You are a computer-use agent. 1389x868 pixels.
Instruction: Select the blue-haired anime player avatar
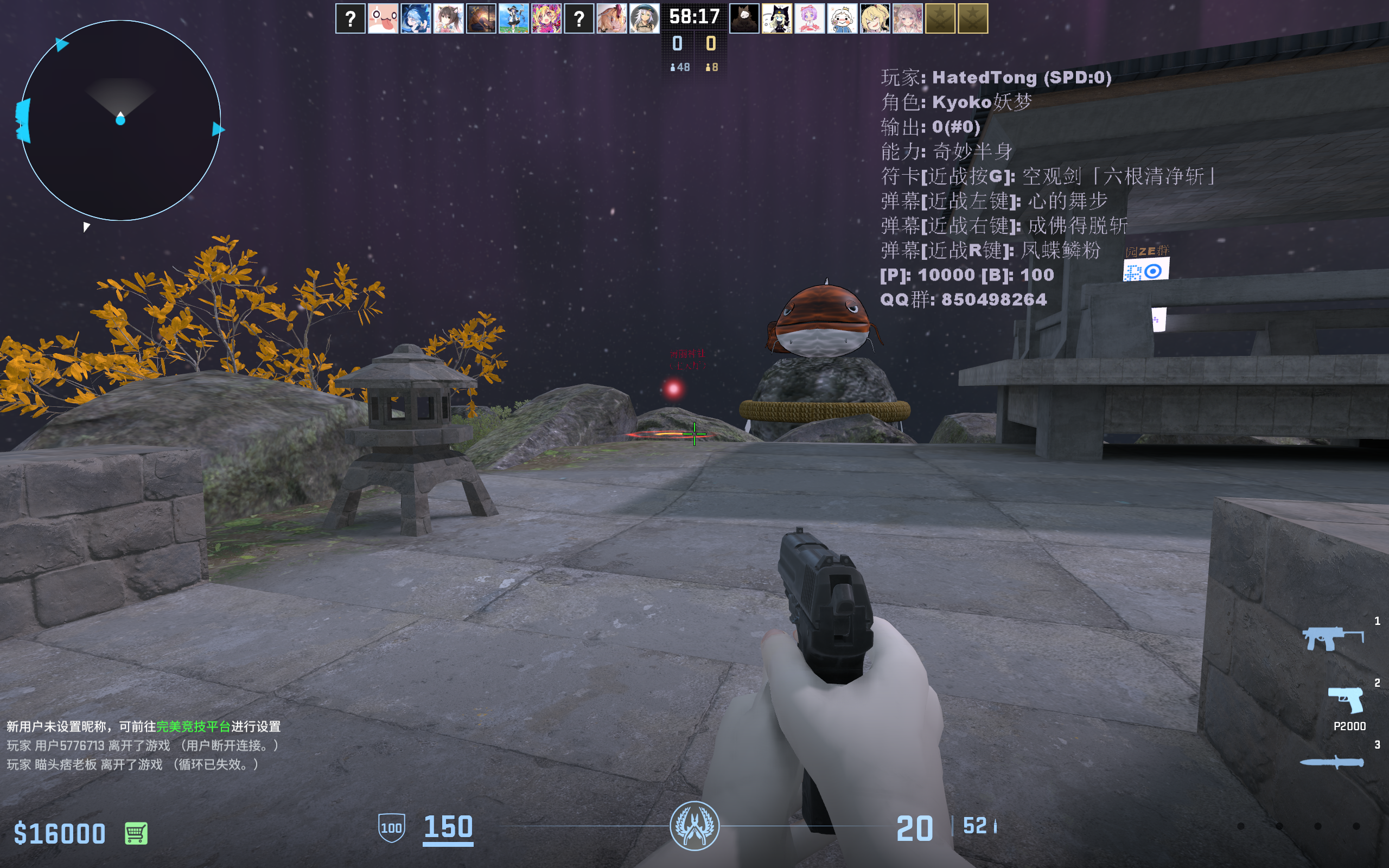click(x=416, y=19)
